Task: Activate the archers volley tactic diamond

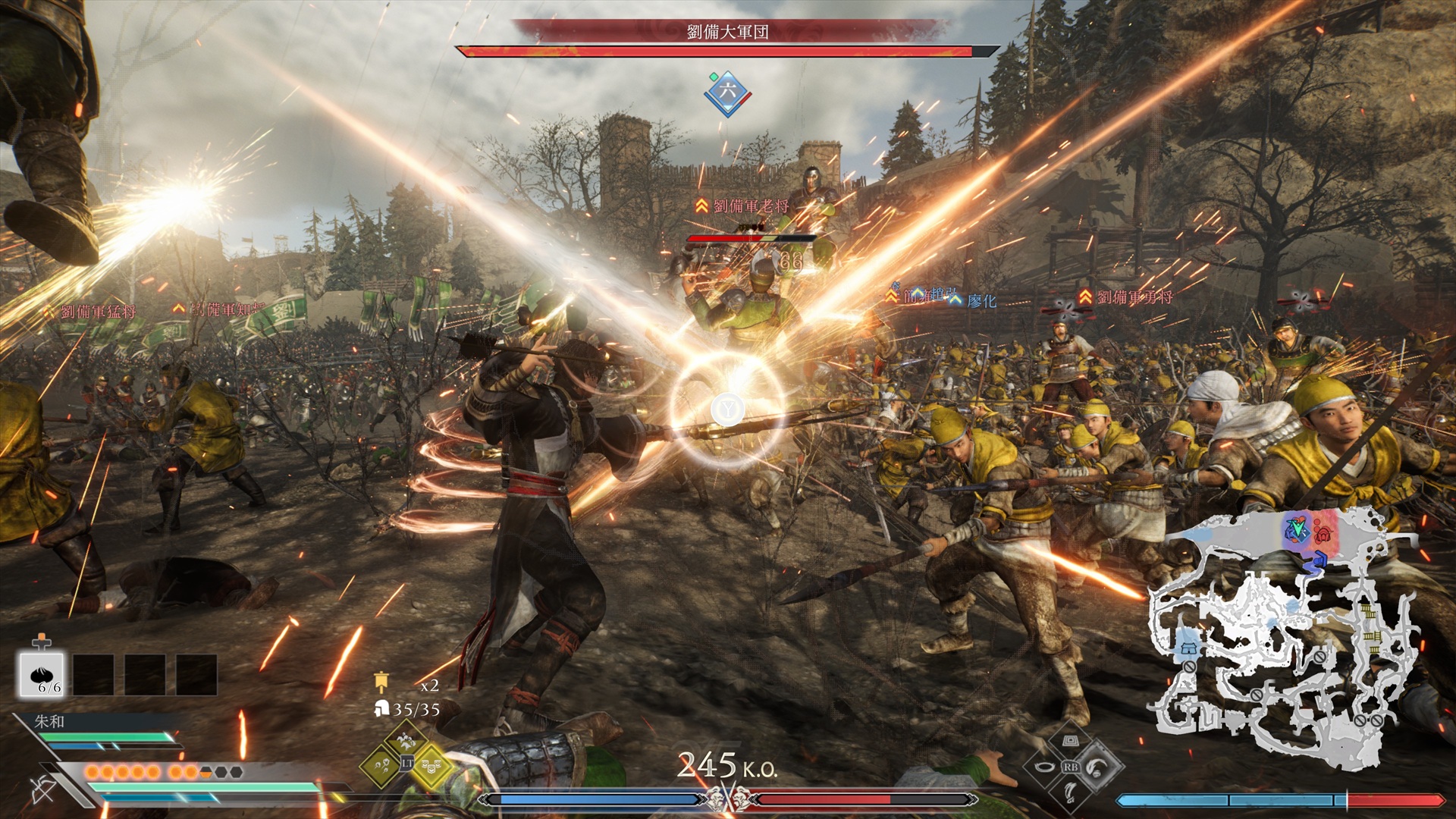Action: click(x=381, y=764)
